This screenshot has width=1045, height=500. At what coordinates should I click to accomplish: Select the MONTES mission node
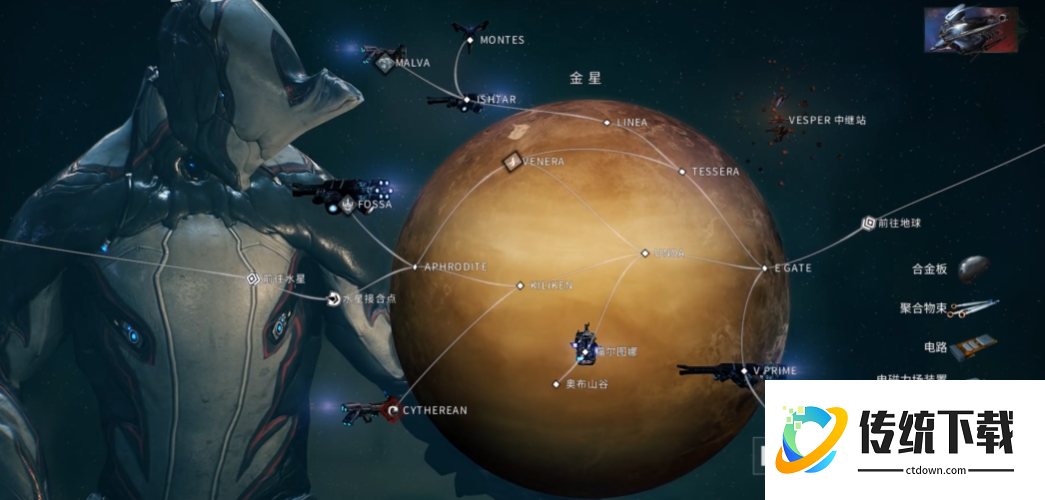coord(471,40)
